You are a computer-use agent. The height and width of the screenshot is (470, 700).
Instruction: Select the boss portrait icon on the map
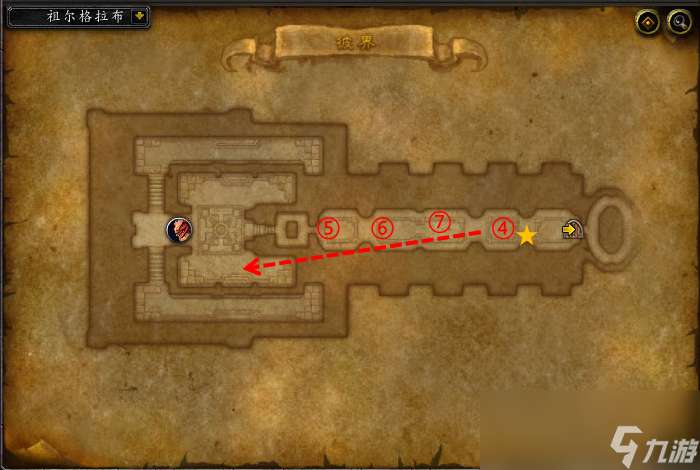(x=180, y=230)
